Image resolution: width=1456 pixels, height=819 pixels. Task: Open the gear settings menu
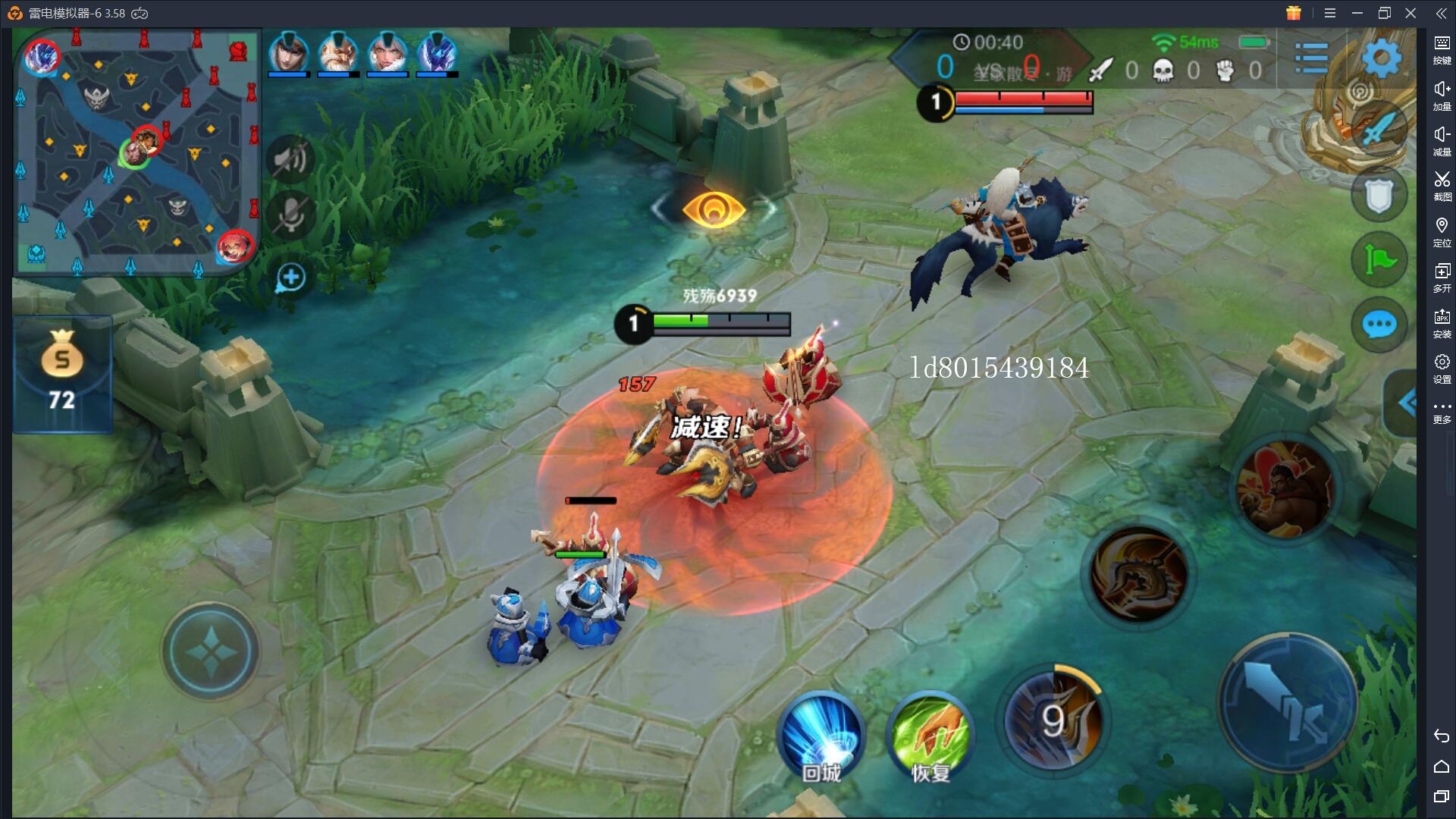[x=1382, y=58]
